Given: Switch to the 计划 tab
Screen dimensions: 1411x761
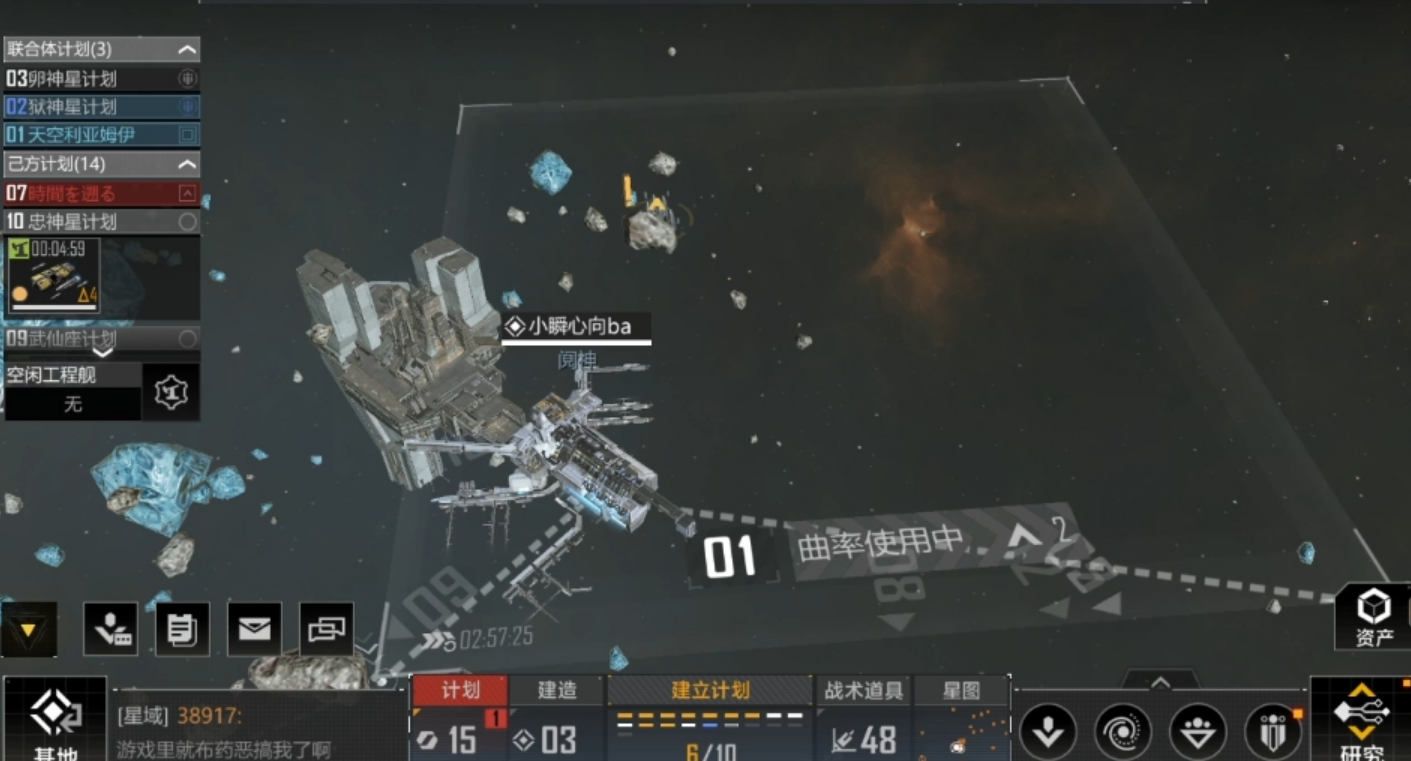Looking at the screenshot, I should point(460,690).
